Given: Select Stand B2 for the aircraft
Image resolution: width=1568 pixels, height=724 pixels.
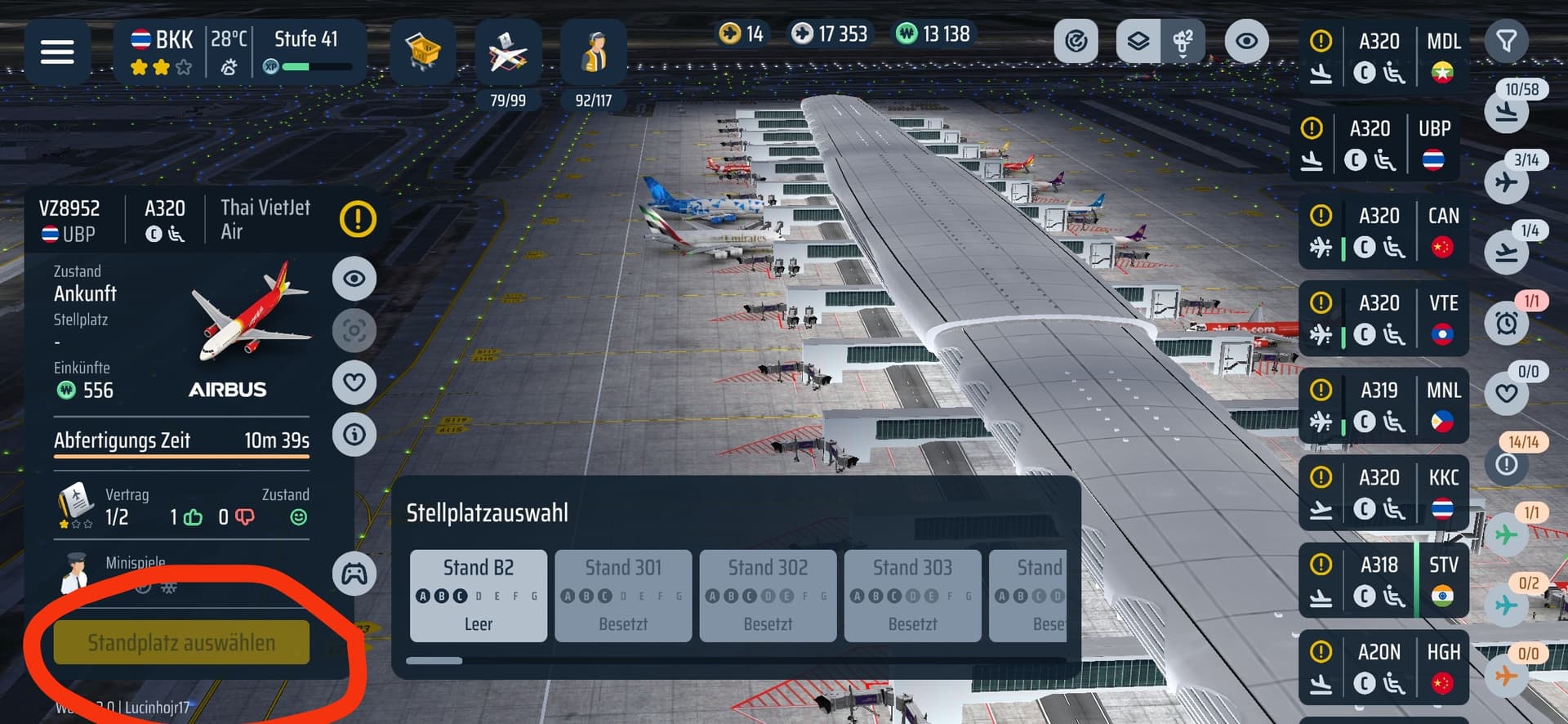Looking at the screenshot, I should coord(478,595).
